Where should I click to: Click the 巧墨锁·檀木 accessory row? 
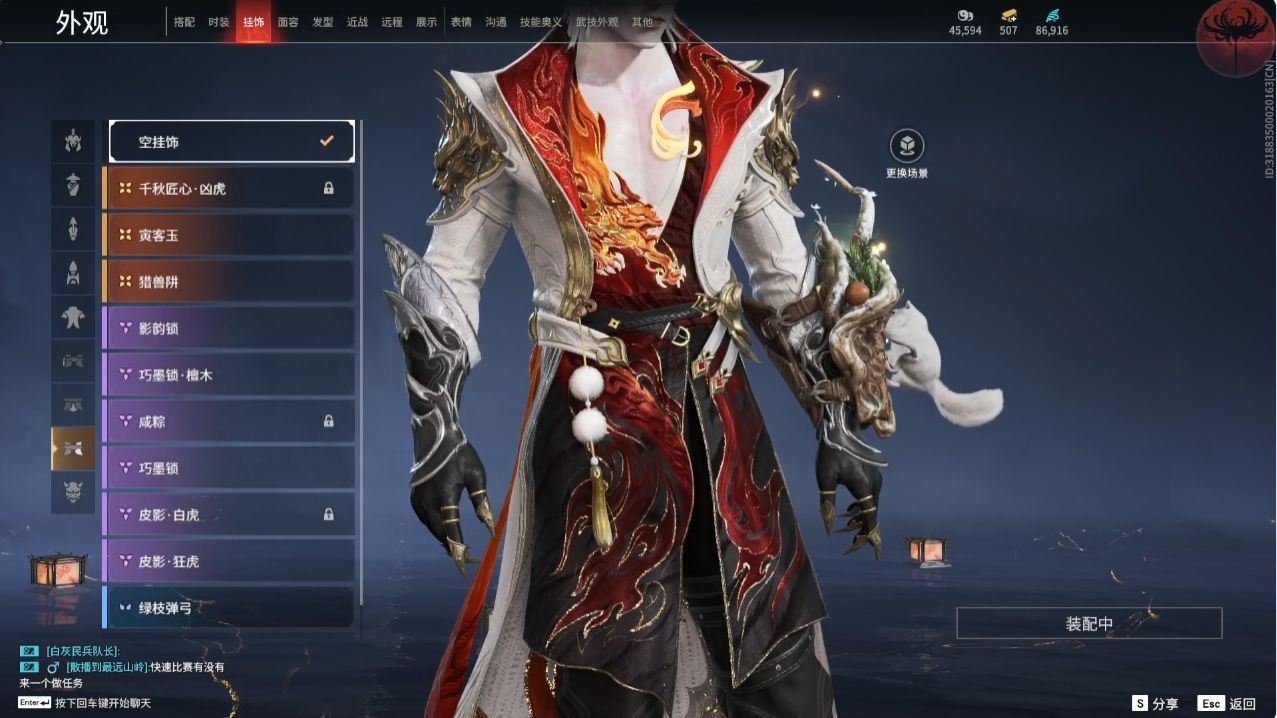[x=229, y=375]
